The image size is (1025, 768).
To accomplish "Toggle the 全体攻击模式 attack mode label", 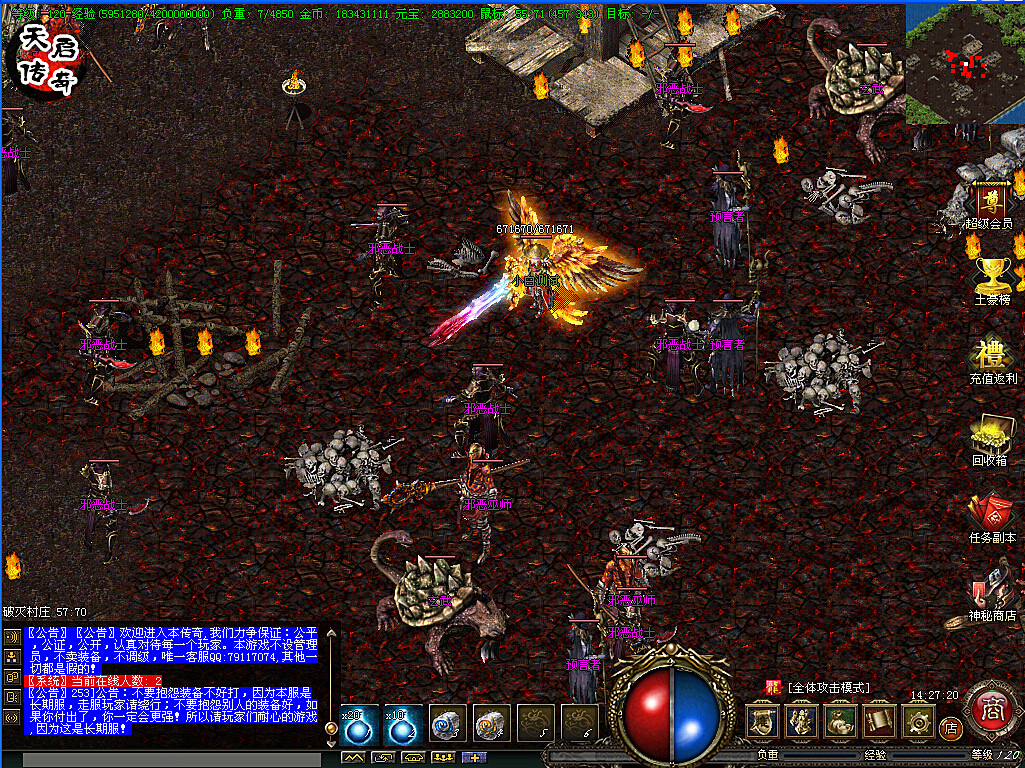I will (x=828, y=688).
